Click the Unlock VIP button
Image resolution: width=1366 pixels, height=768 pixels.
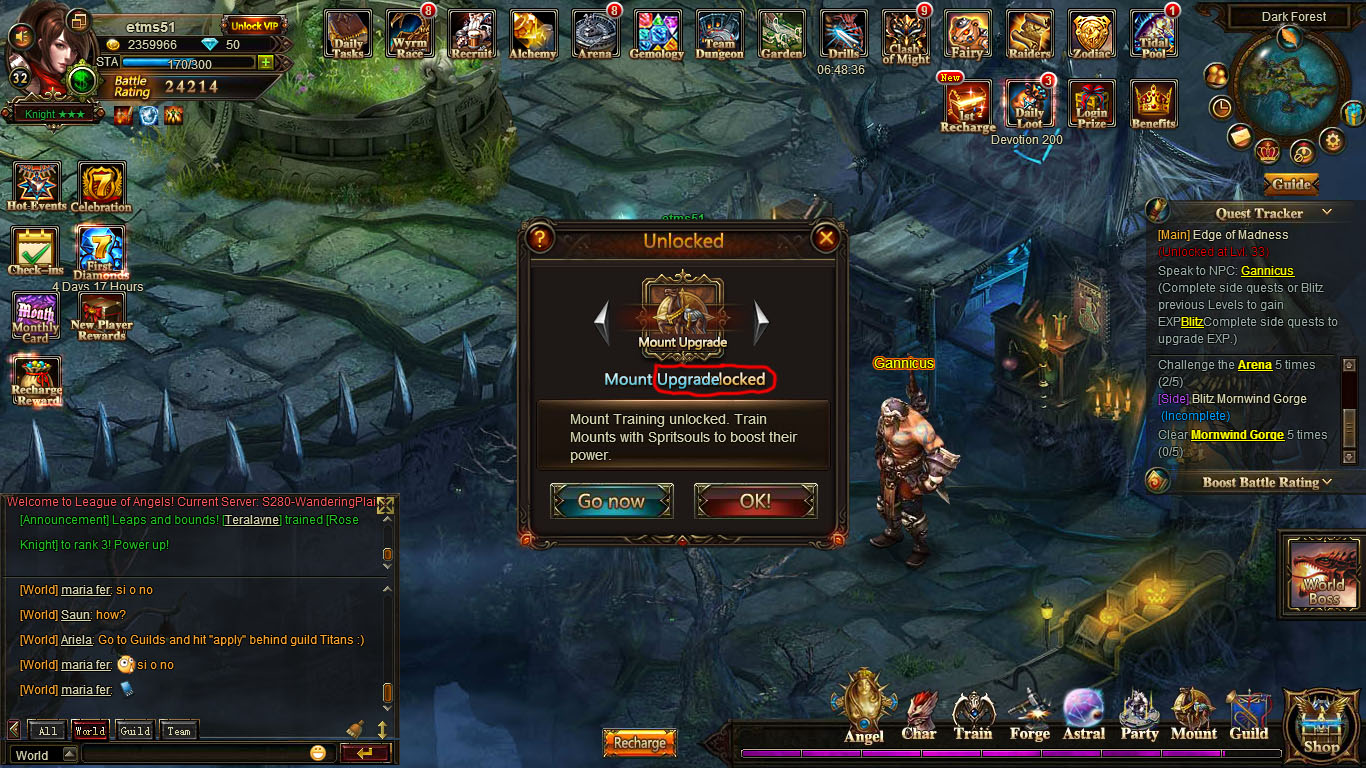[254, 25]
